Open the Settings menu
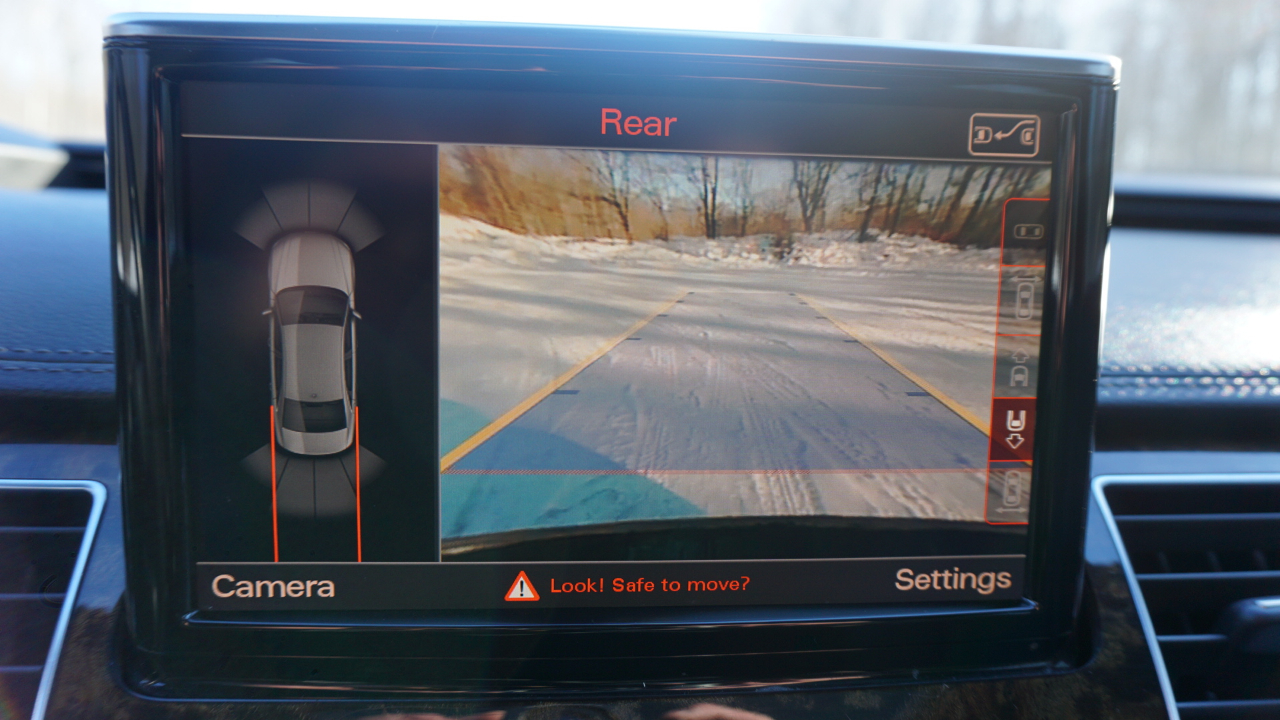The height and width of the screenshot is (720, 1280). (952, 580)
